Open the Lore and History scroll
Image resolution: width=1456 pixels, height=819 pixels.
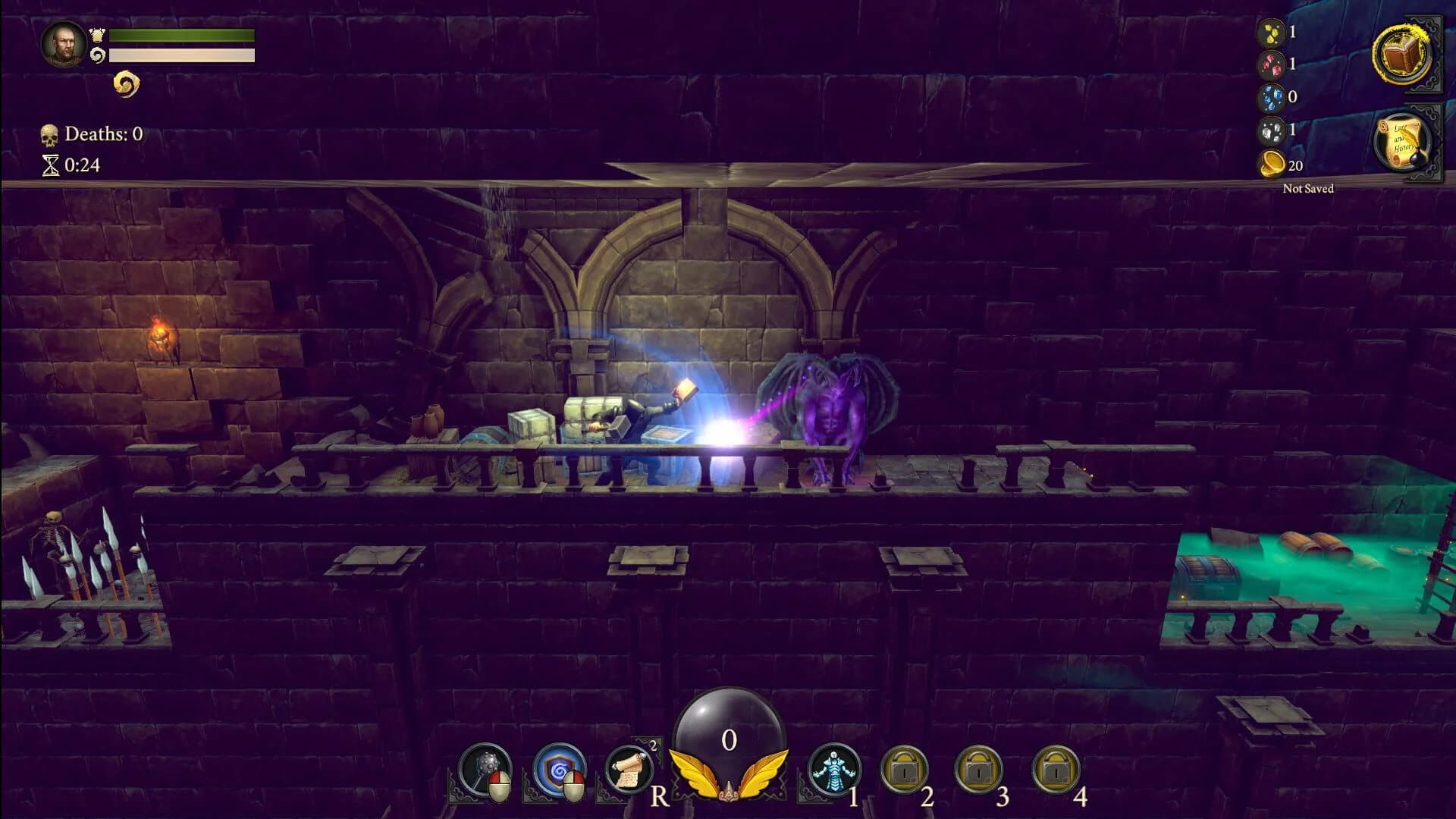click(1400, 139)
